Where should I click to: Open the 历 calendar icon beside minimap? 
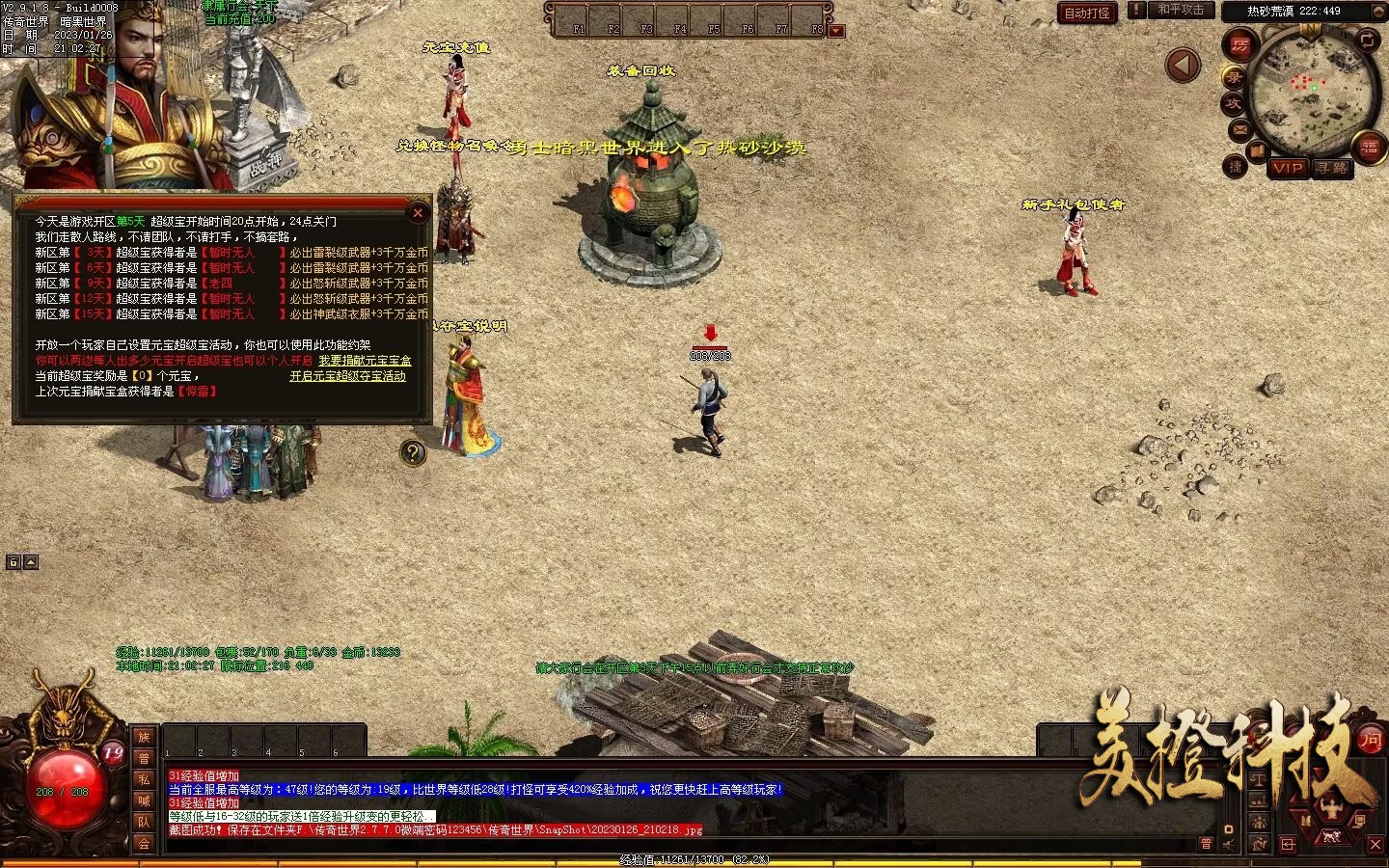tap(1239, 44)
